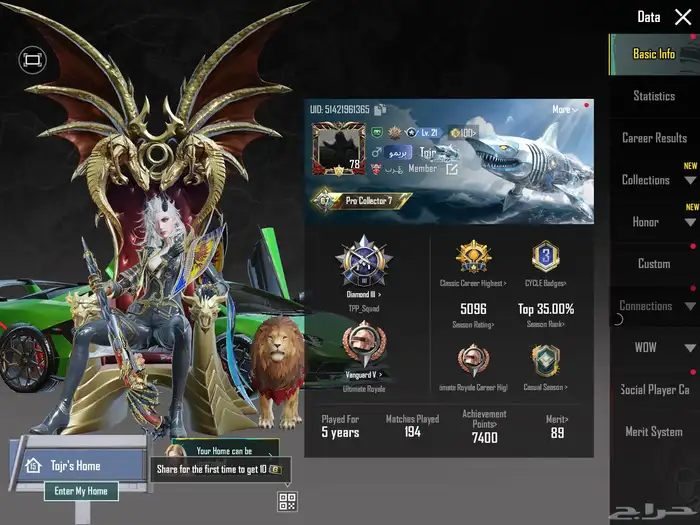The height and width of the screenshot is (525, 700).
Task: Show the Career Results section
Action: click(654, 138)
